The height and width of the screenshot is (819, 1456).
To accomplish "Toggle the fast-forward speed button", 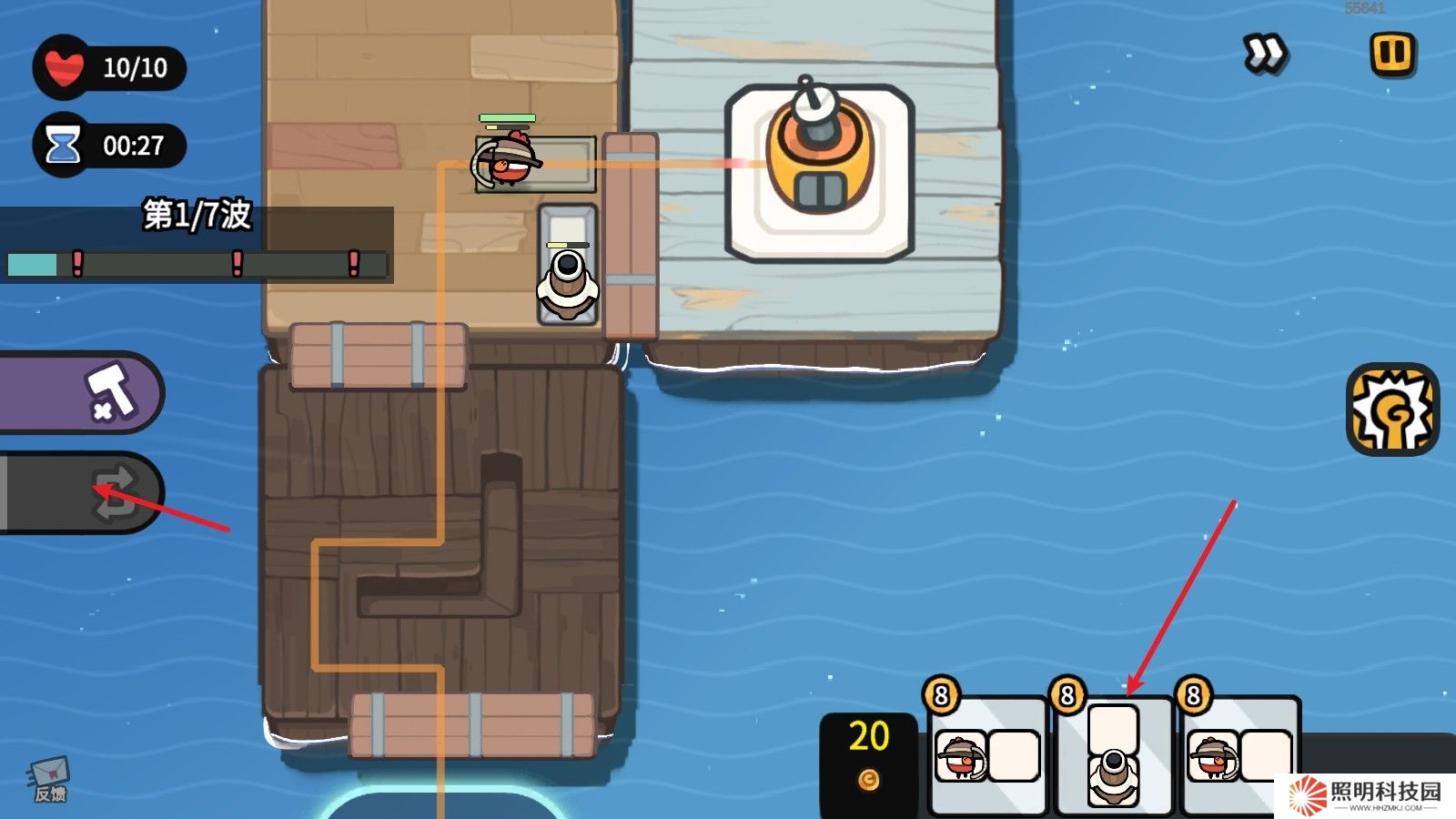I will click(1264, 54).
